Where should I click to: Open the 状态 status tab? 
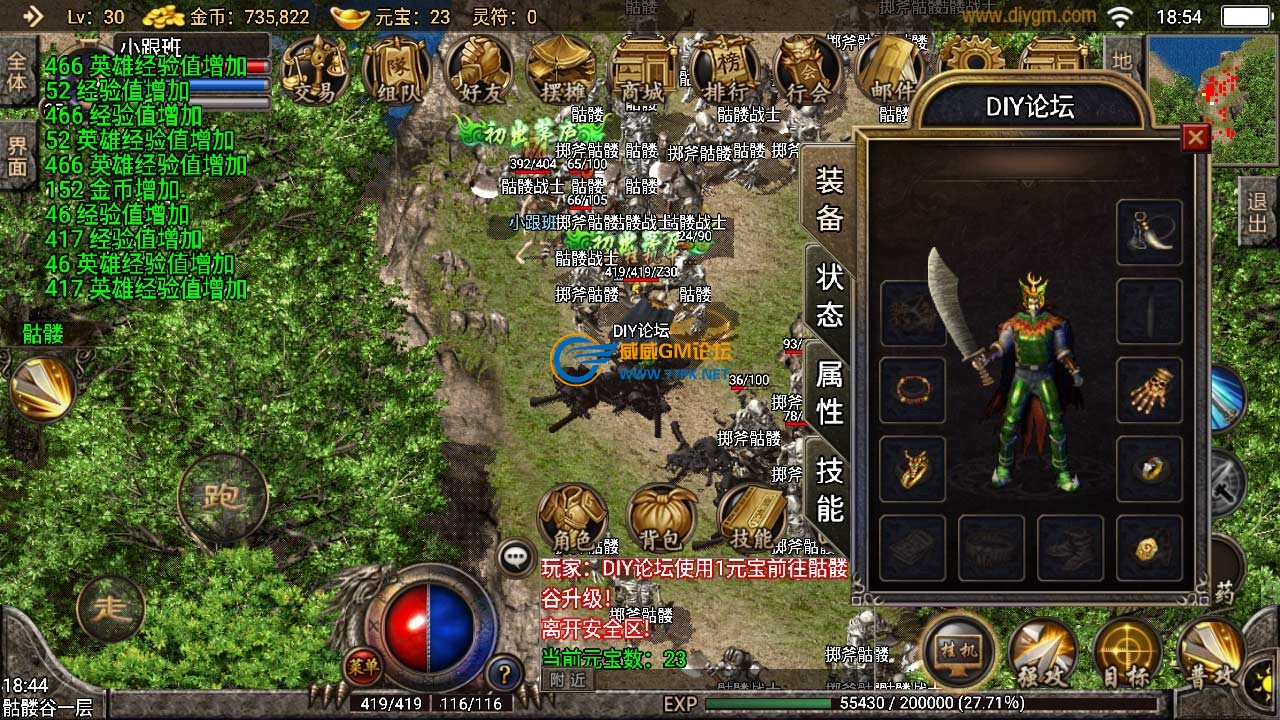pos(830,295)
